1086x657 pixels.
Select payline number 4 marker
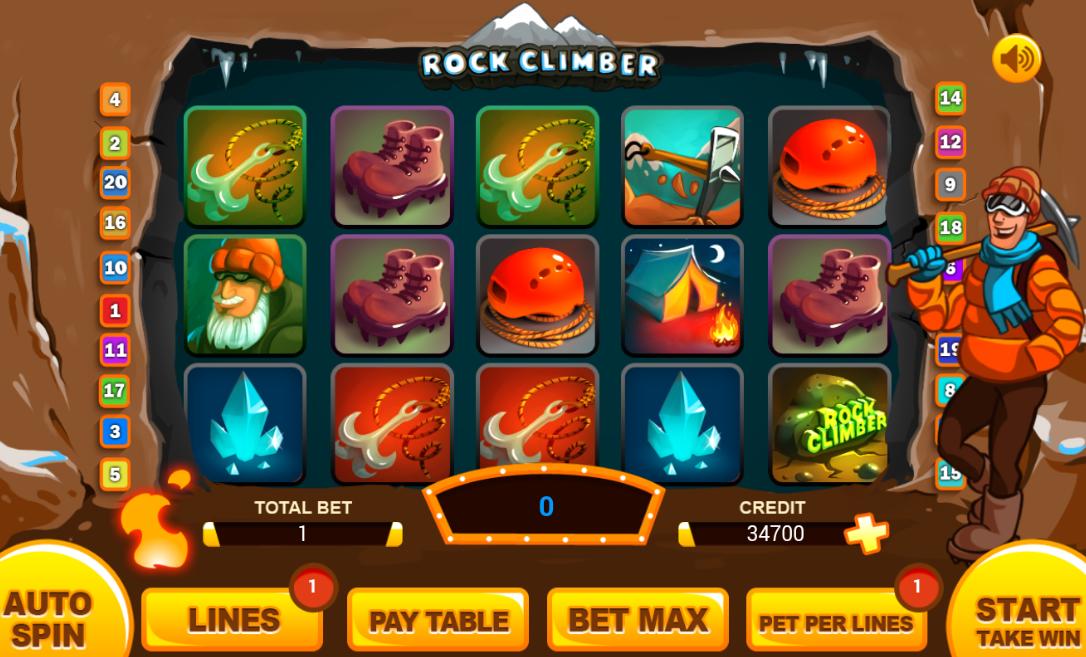[x=115, y=100]
